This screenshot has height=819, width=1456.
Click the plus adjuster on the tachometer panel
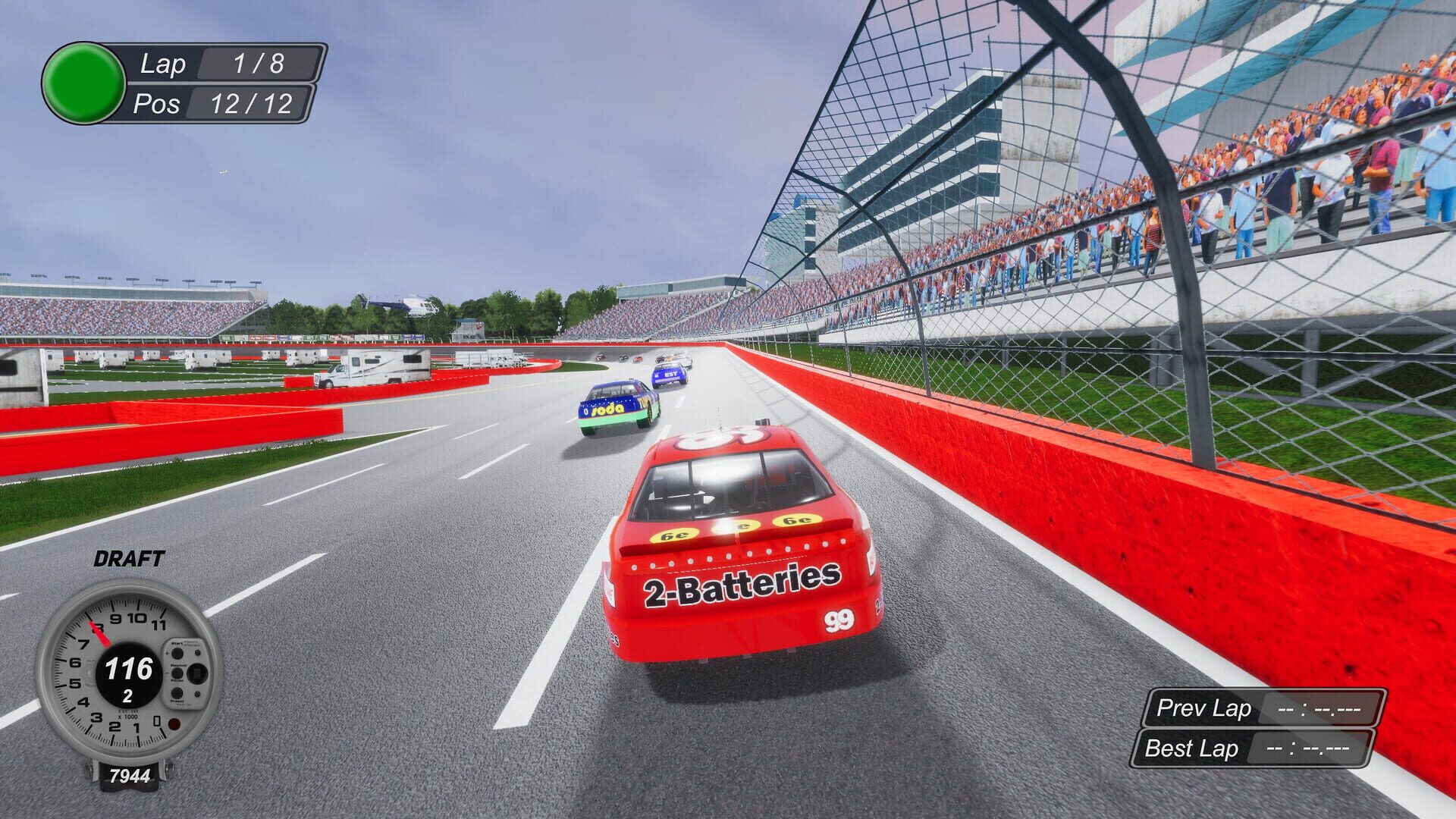tap(167, 653)
